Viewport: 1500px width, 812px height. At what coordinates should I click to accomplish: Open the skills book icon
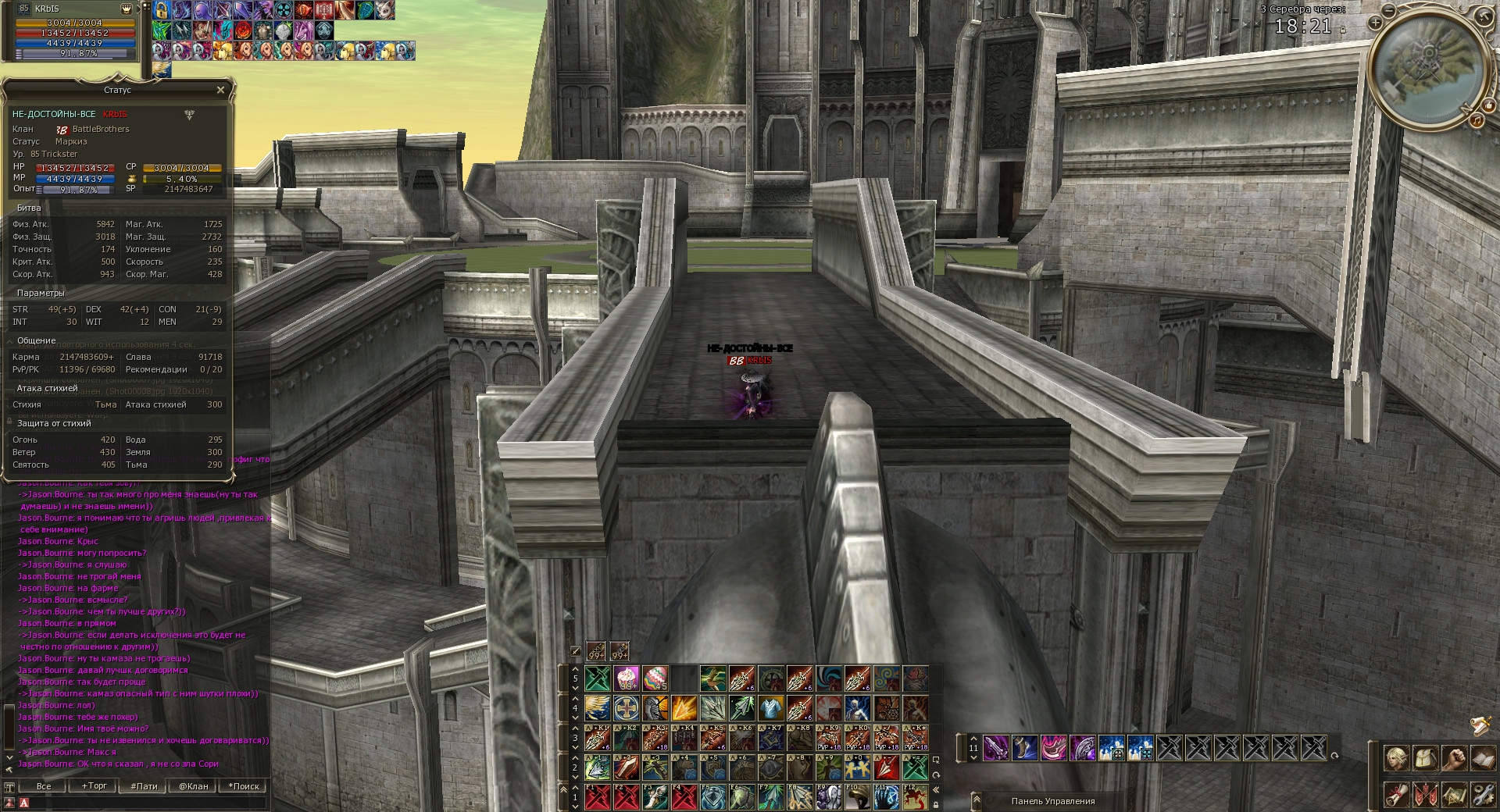pos(1482,758)
